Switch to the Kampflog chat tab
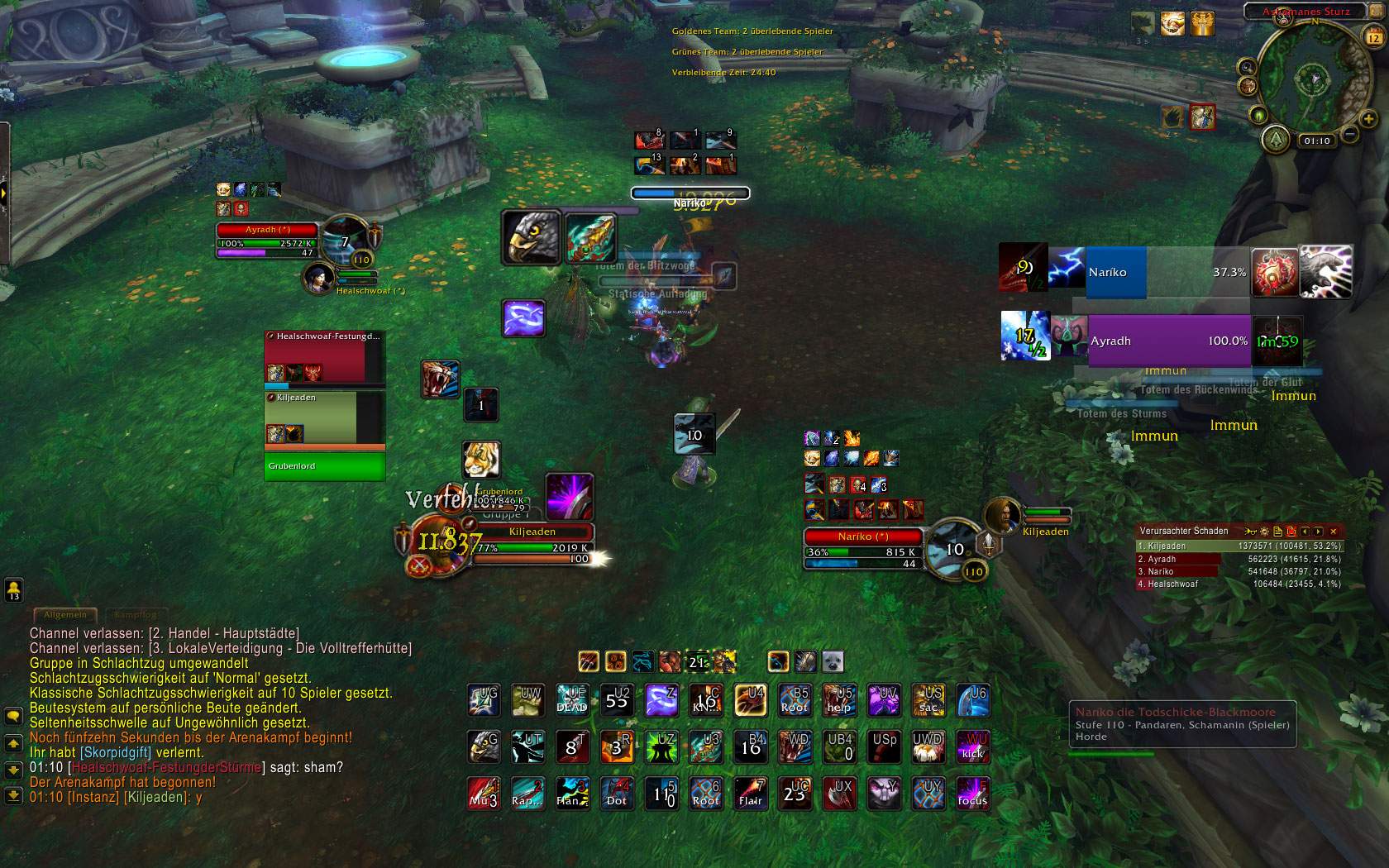Image resolution: width=1389 pixels, height=868 pixels. pyautogui.click(x=135, y=615)
